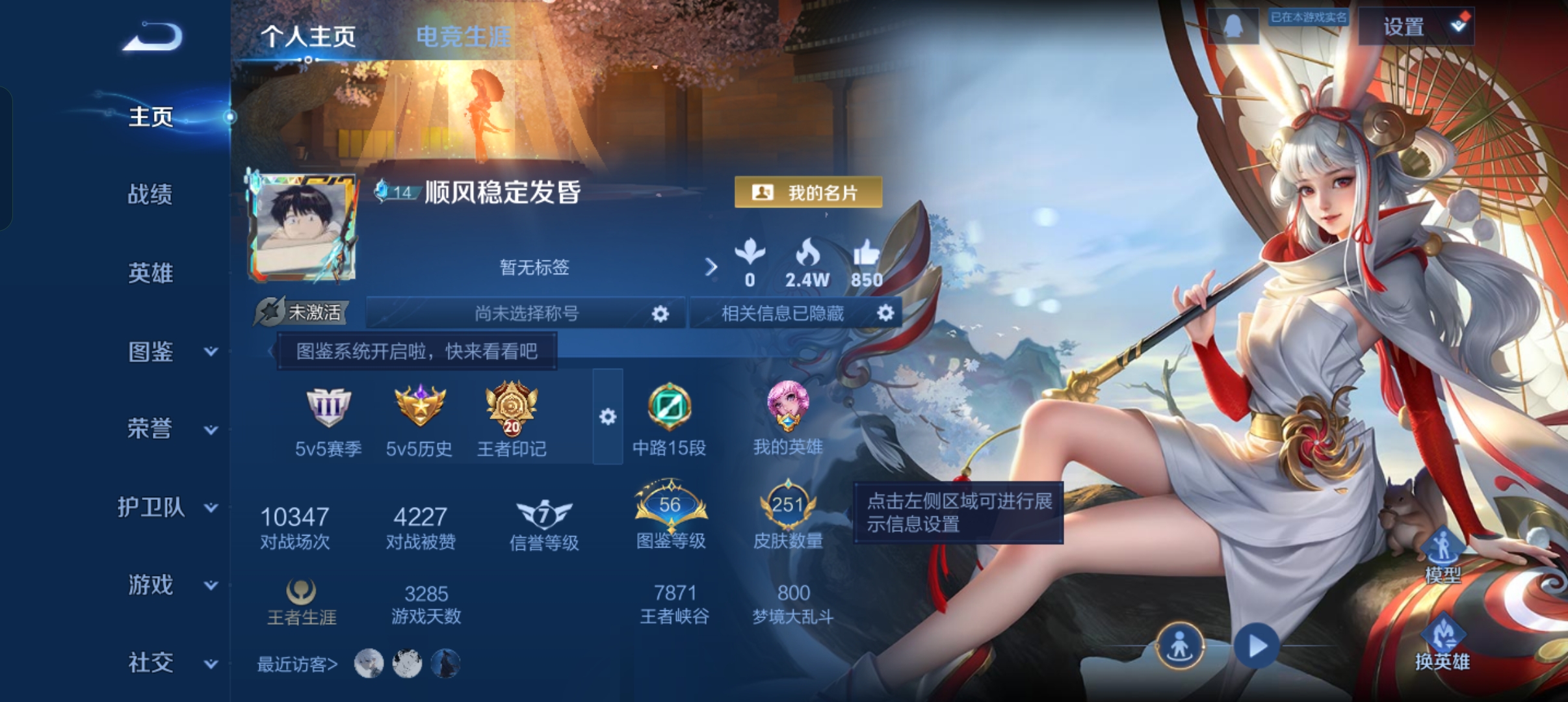Image resolution: width=1568 pixels, height=702 pixels.
Task: Open the 战绩 match history section
Action: 150,194
